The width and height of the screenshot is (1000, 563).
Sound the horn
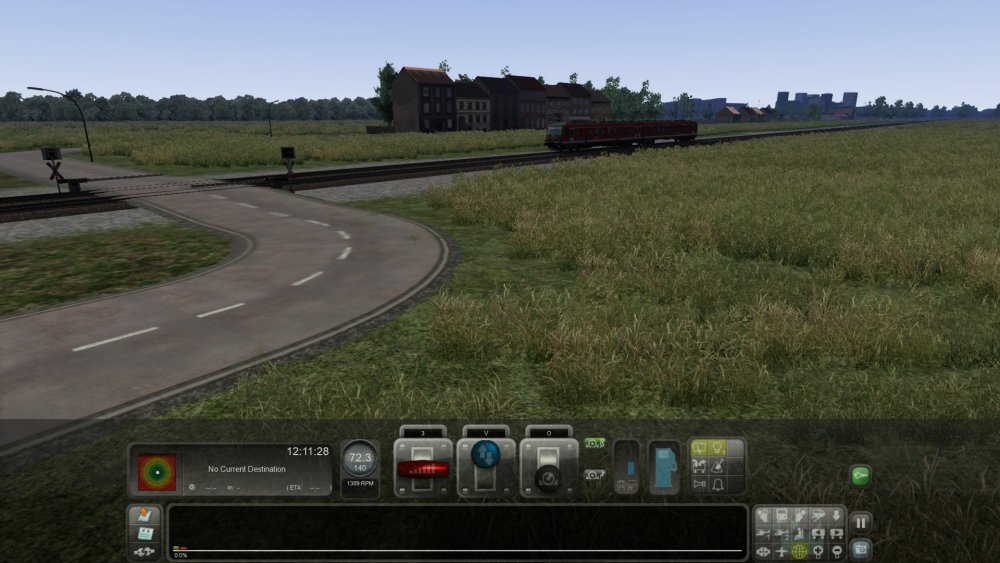click(699, 484)
